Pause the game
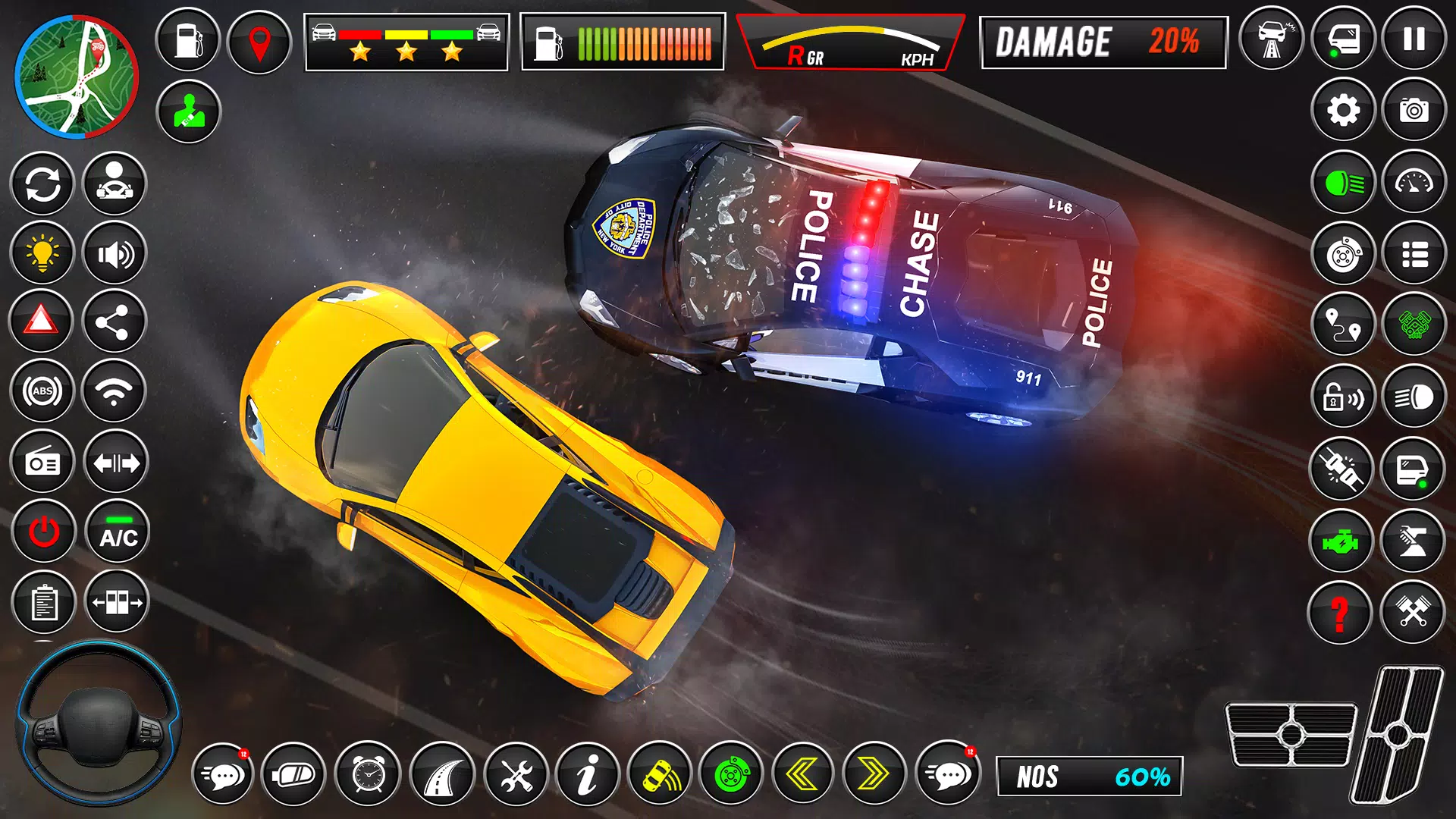1456x819 pixels. point(1414,39)
